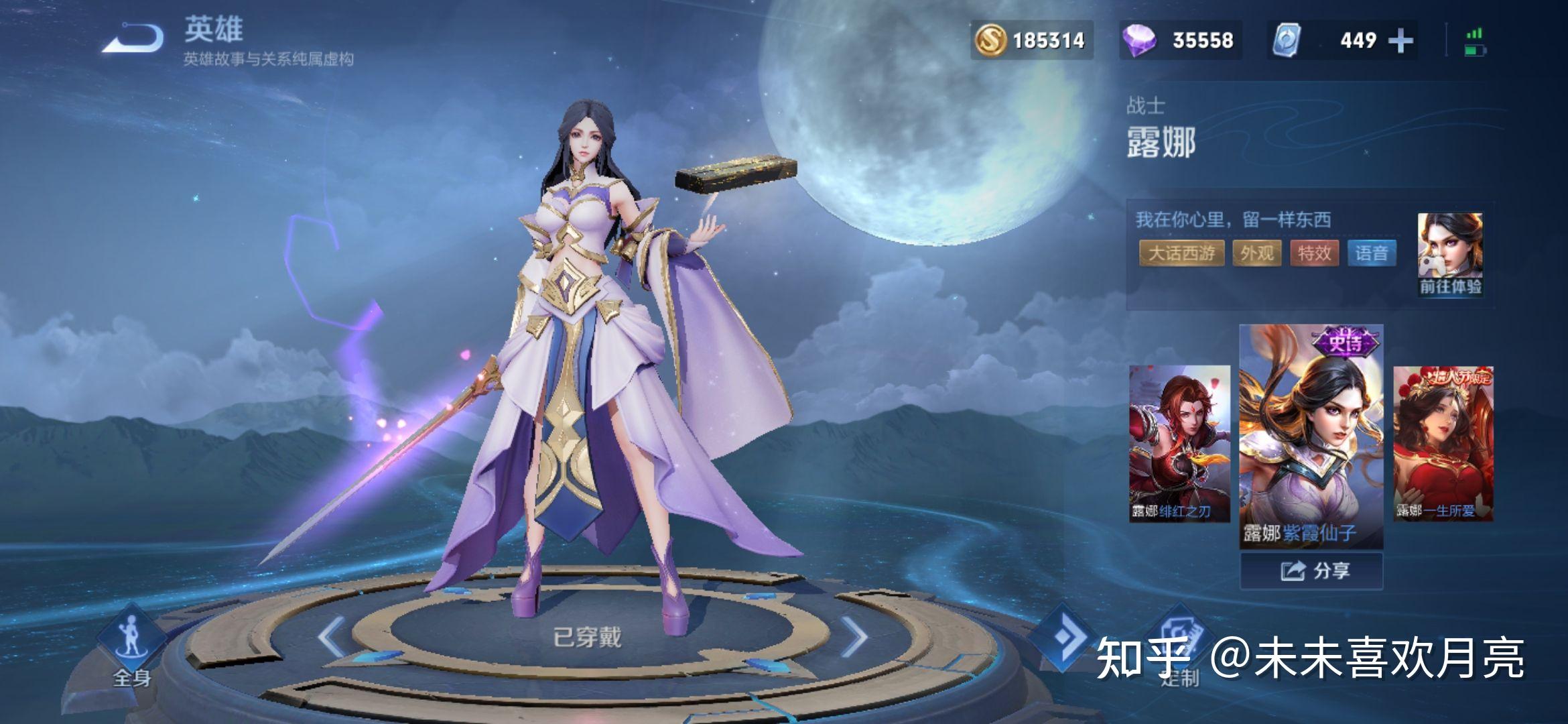Share this skin via 分享 button
This screenshot has height=724, width=1568.
tap(1311, 571)
